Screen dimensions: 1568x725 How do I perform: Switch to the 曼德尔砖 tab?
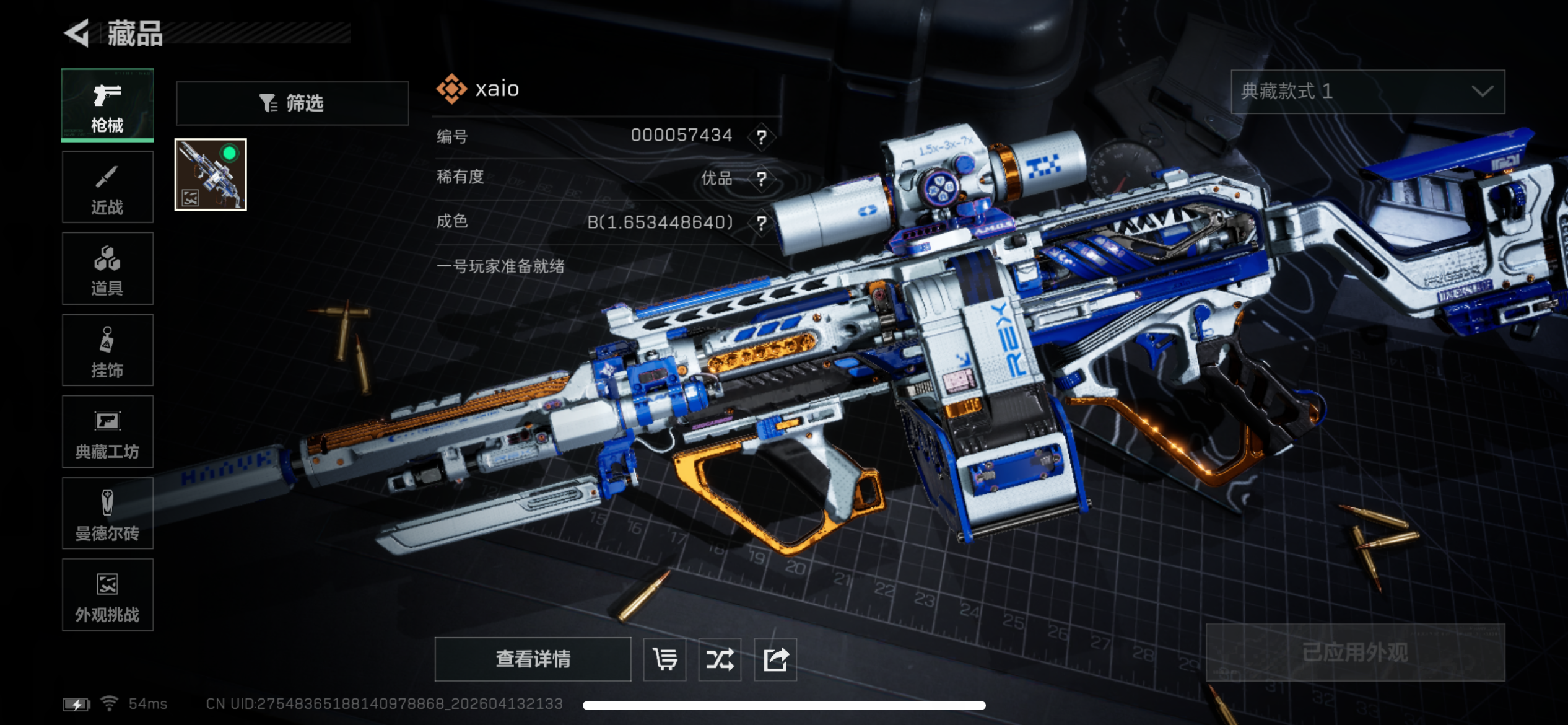(x=107, y=513)
